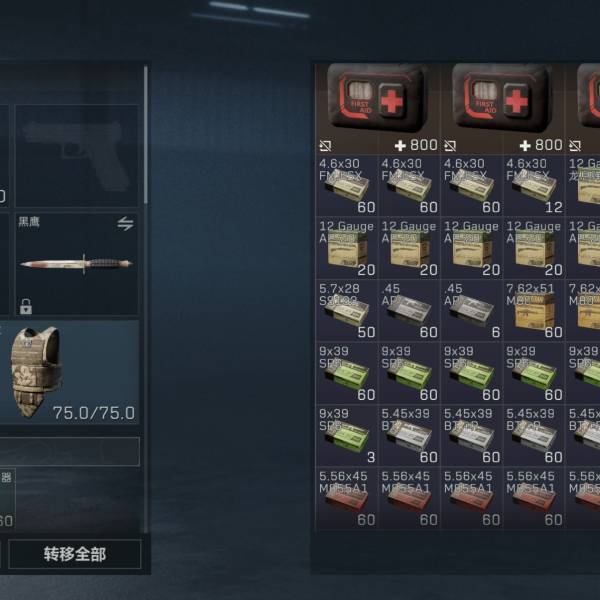The width and height of the screenshot is (600, 600).
Task: Pick the 4.6x30 ammo box with 12 rounds
Action: pos(533,185)
